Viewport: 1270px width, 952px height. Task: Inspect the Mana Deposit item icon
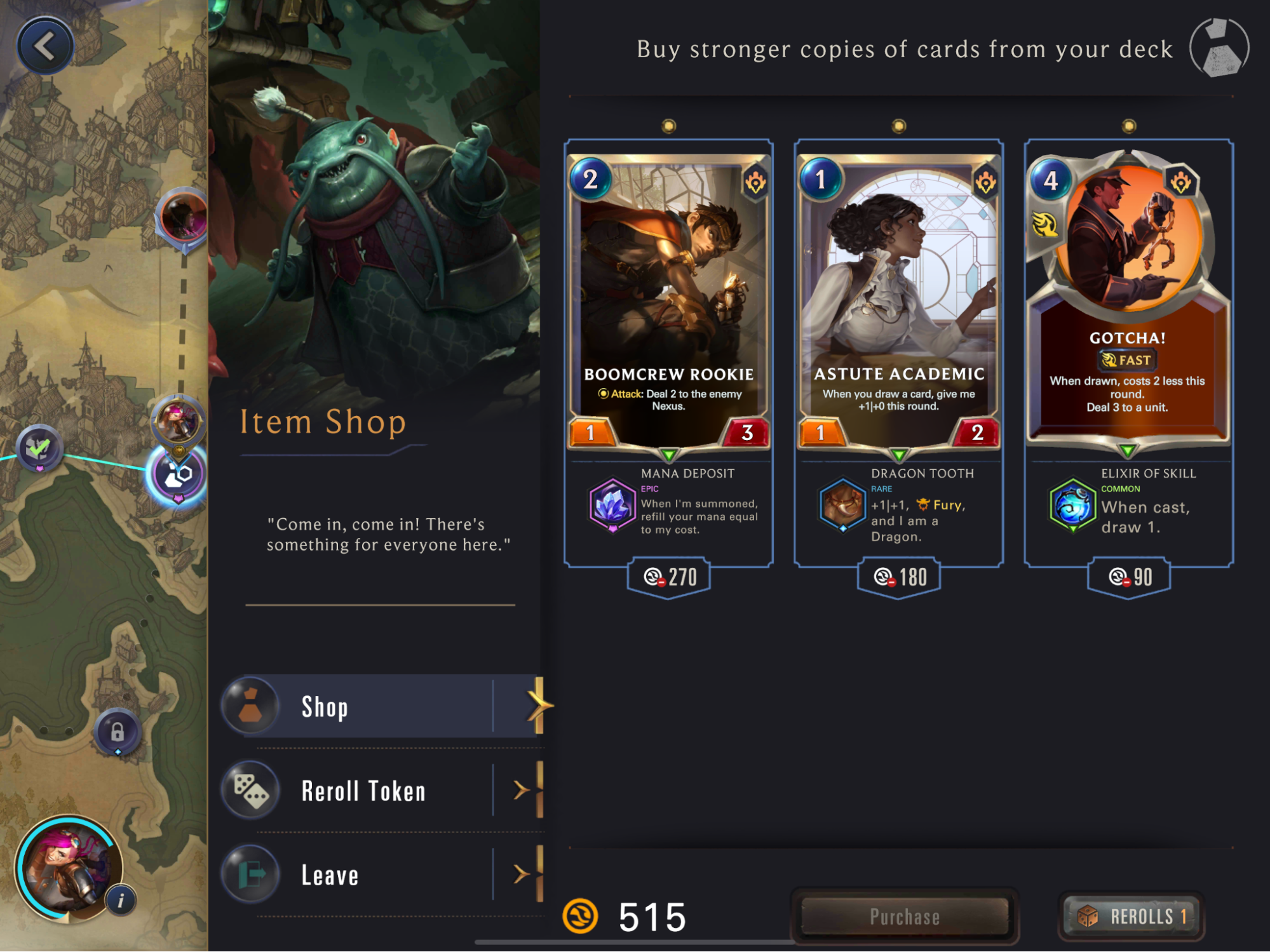612,505
